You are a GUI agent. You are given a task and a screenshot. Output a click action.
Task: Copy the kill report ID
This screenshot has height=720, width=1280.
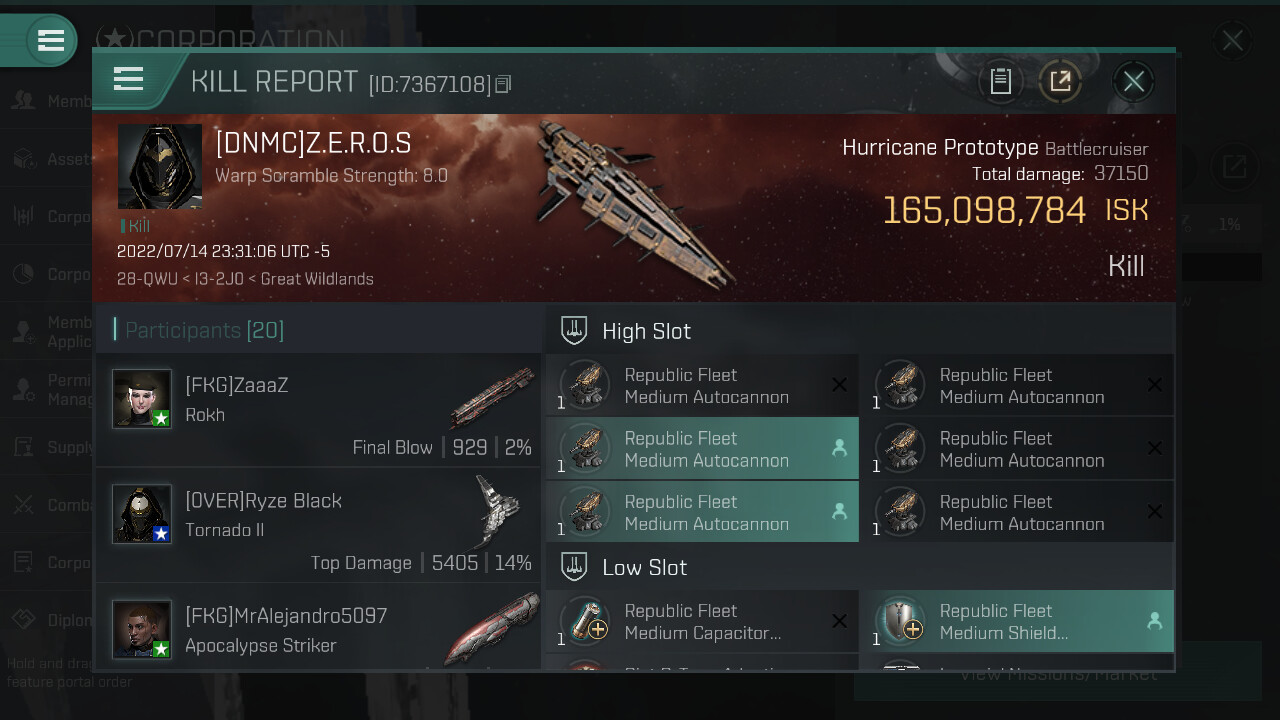[x=503, y=84]
